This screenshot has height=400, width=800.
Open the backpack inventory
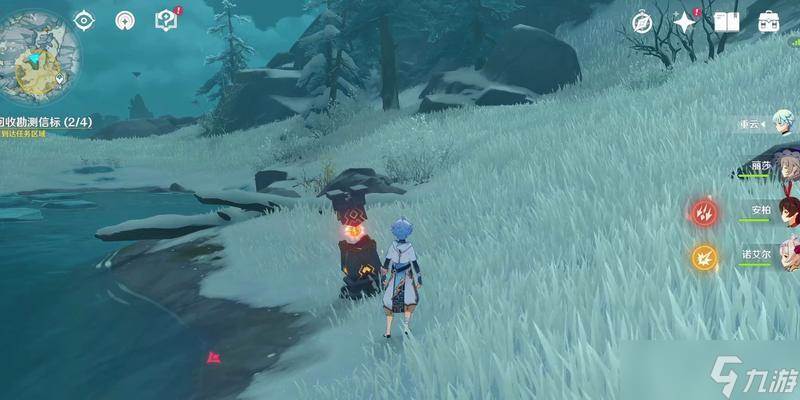point(769,21)
